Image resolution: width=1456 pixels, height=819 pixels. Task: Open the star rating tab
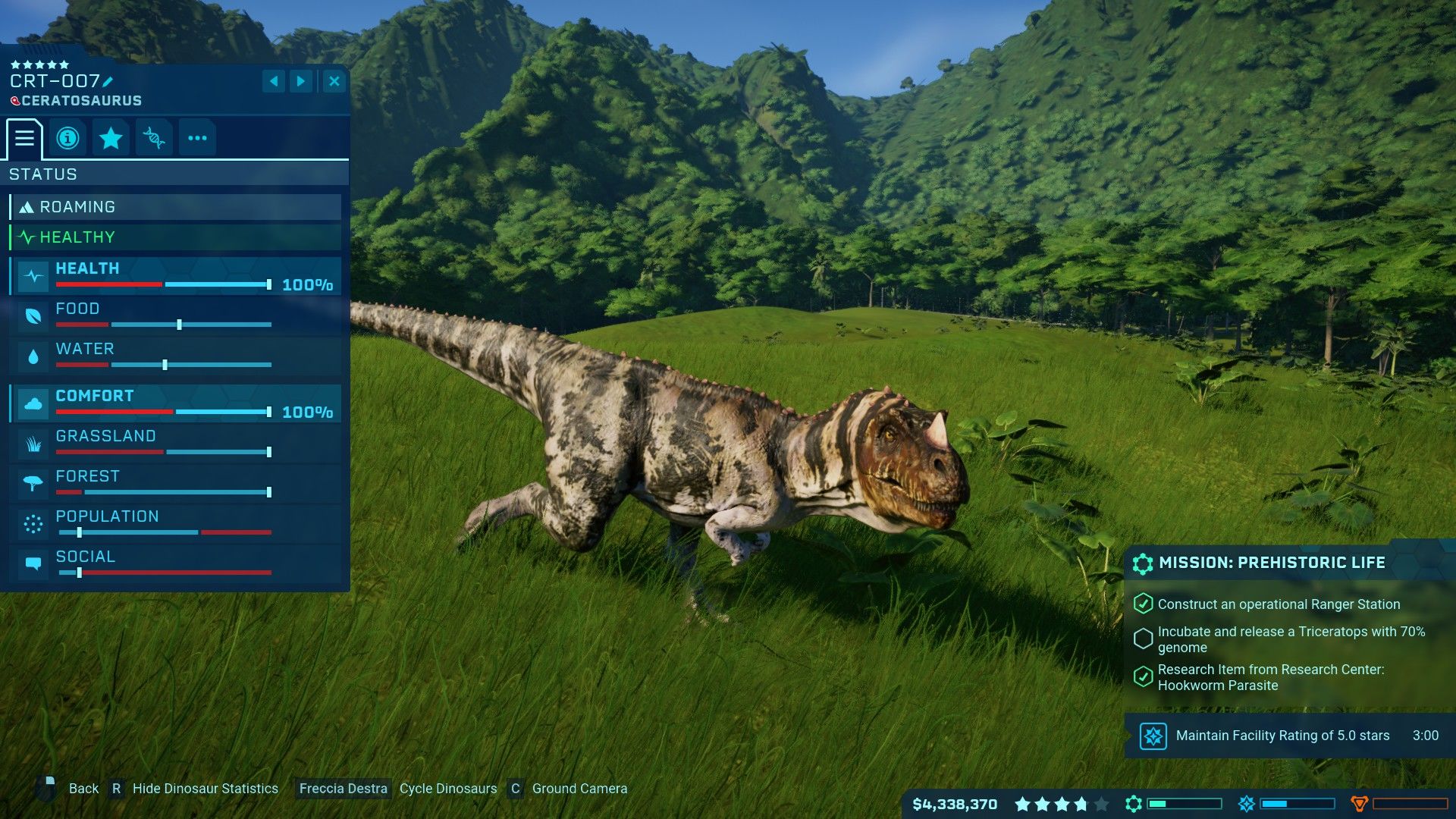111,138
